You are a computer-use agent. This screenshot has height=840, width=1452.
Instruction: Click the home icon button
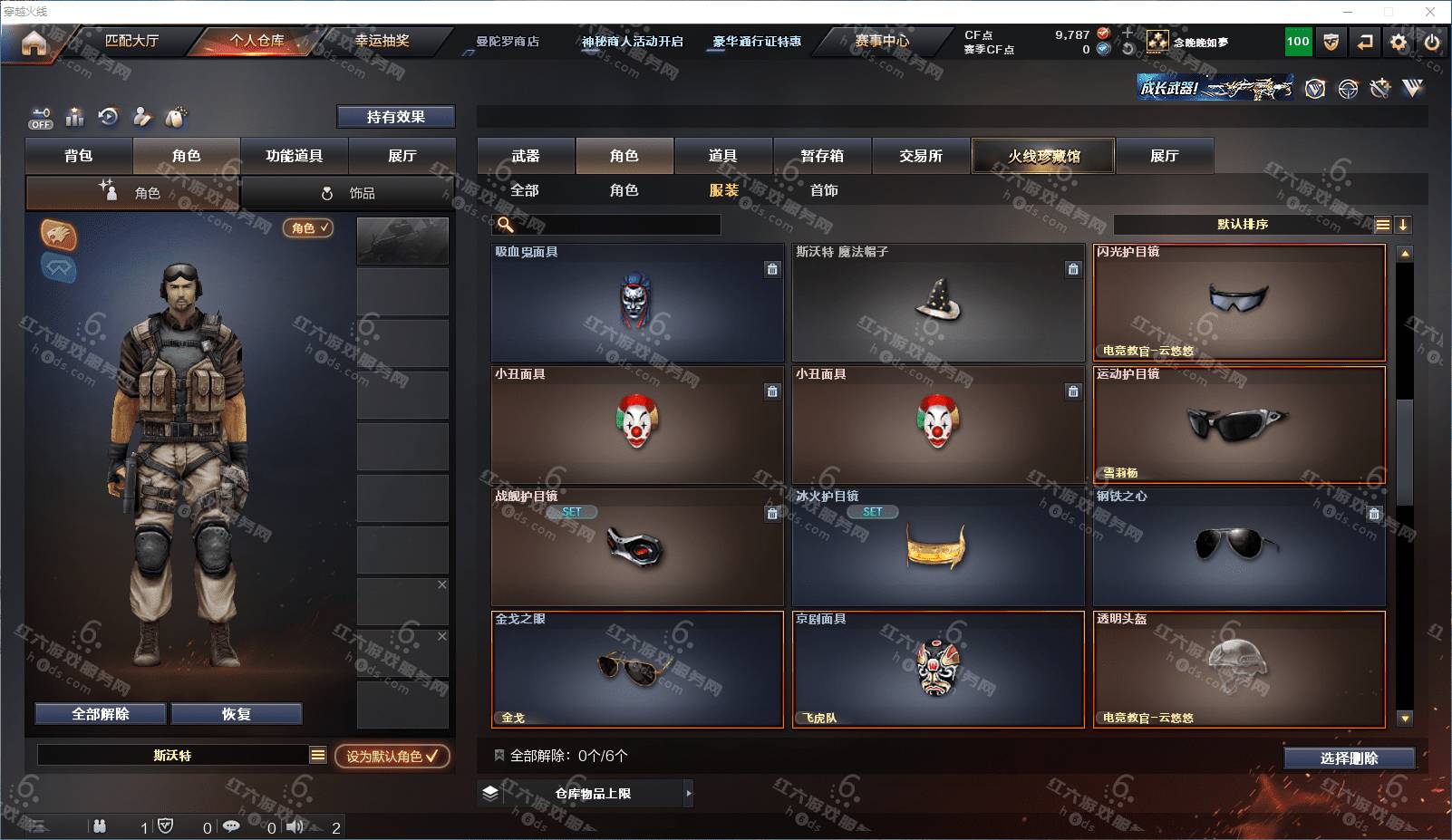click(34, 43)
